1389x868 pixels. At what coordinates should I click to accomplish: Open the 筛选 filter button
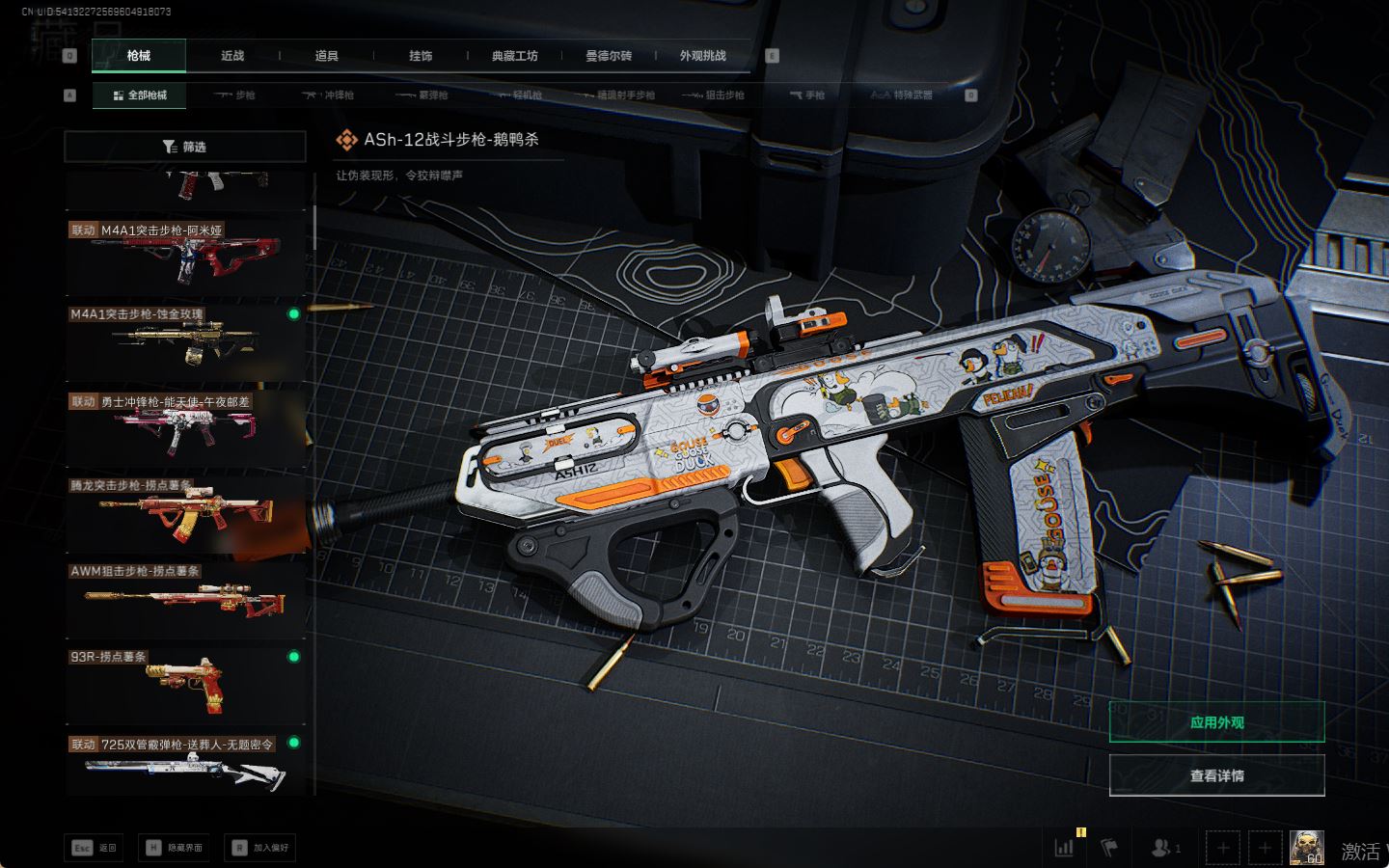(x=184, y=147)
